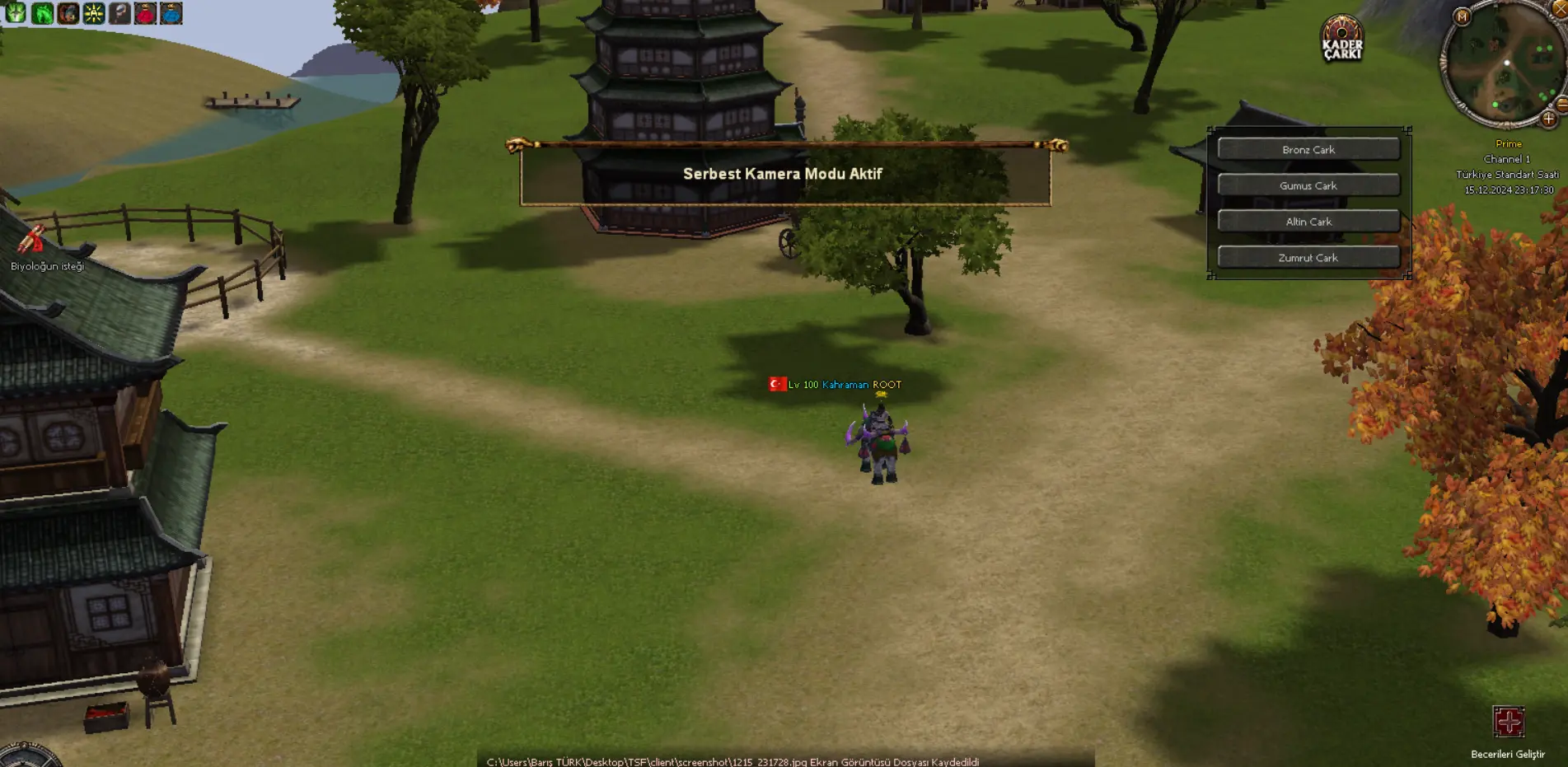Pick the Altin Cark option
Image resolution: width=1568 pixels, height=767 pixels.
click(1308, 222)
